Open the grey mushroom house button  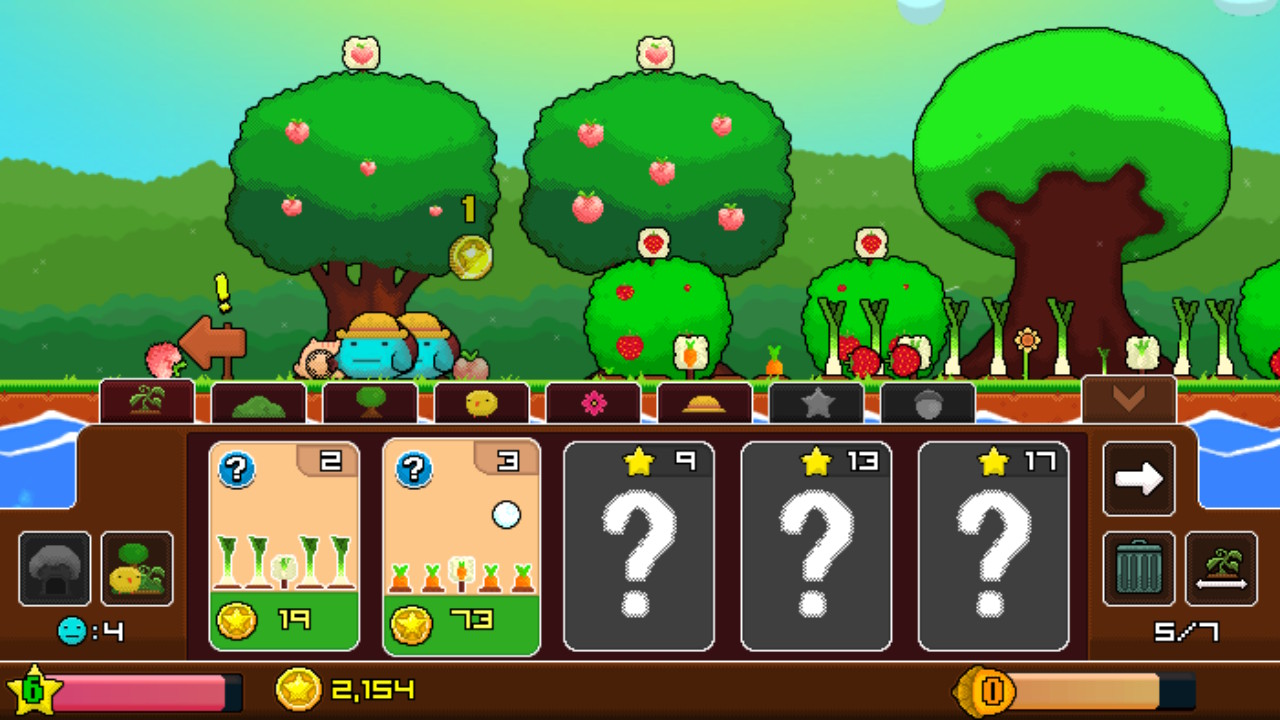(54, 568)
